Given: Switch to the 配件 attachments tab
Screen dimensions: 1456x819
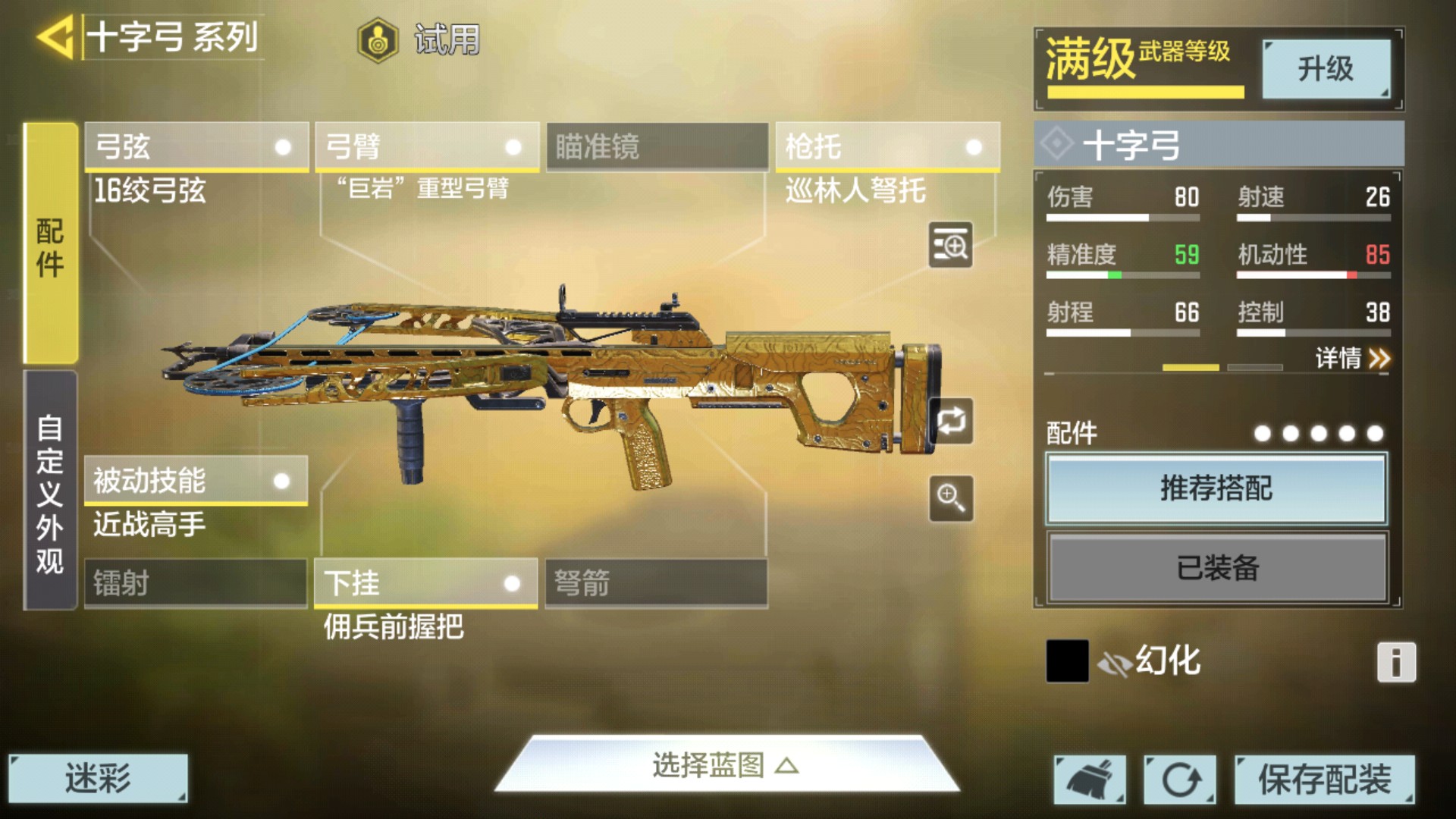Looking at the screenshot, I should point(51,244).
